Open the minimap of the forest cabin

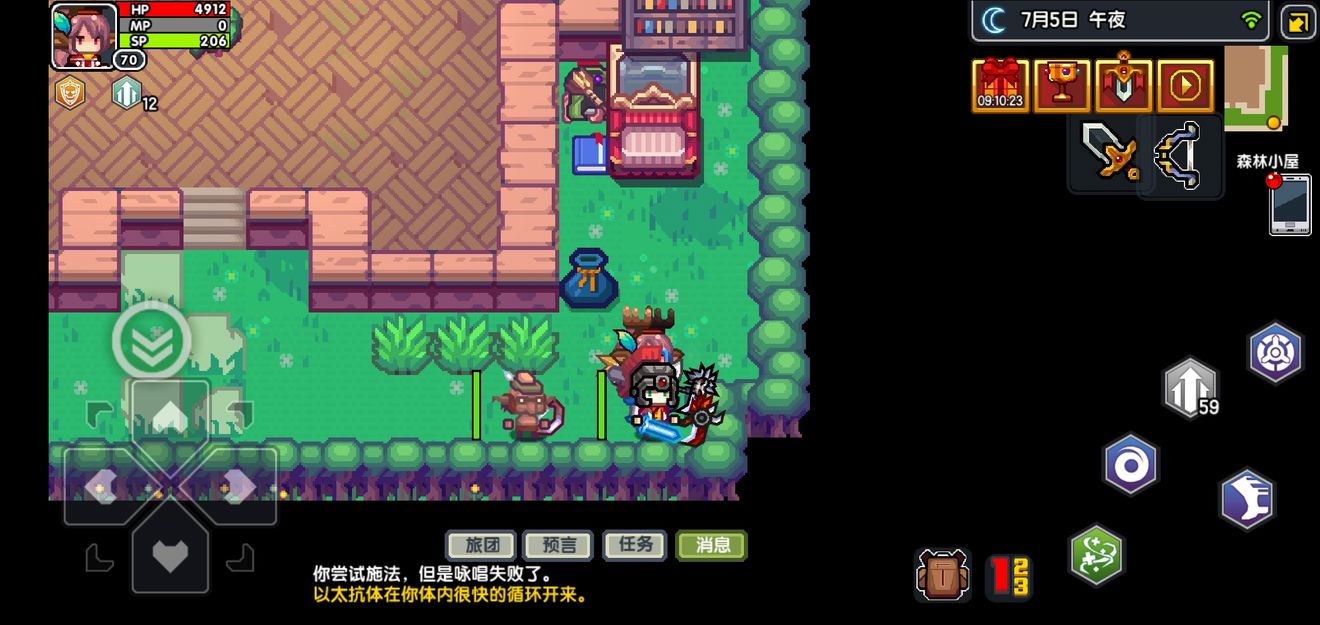coord(1255,87)
